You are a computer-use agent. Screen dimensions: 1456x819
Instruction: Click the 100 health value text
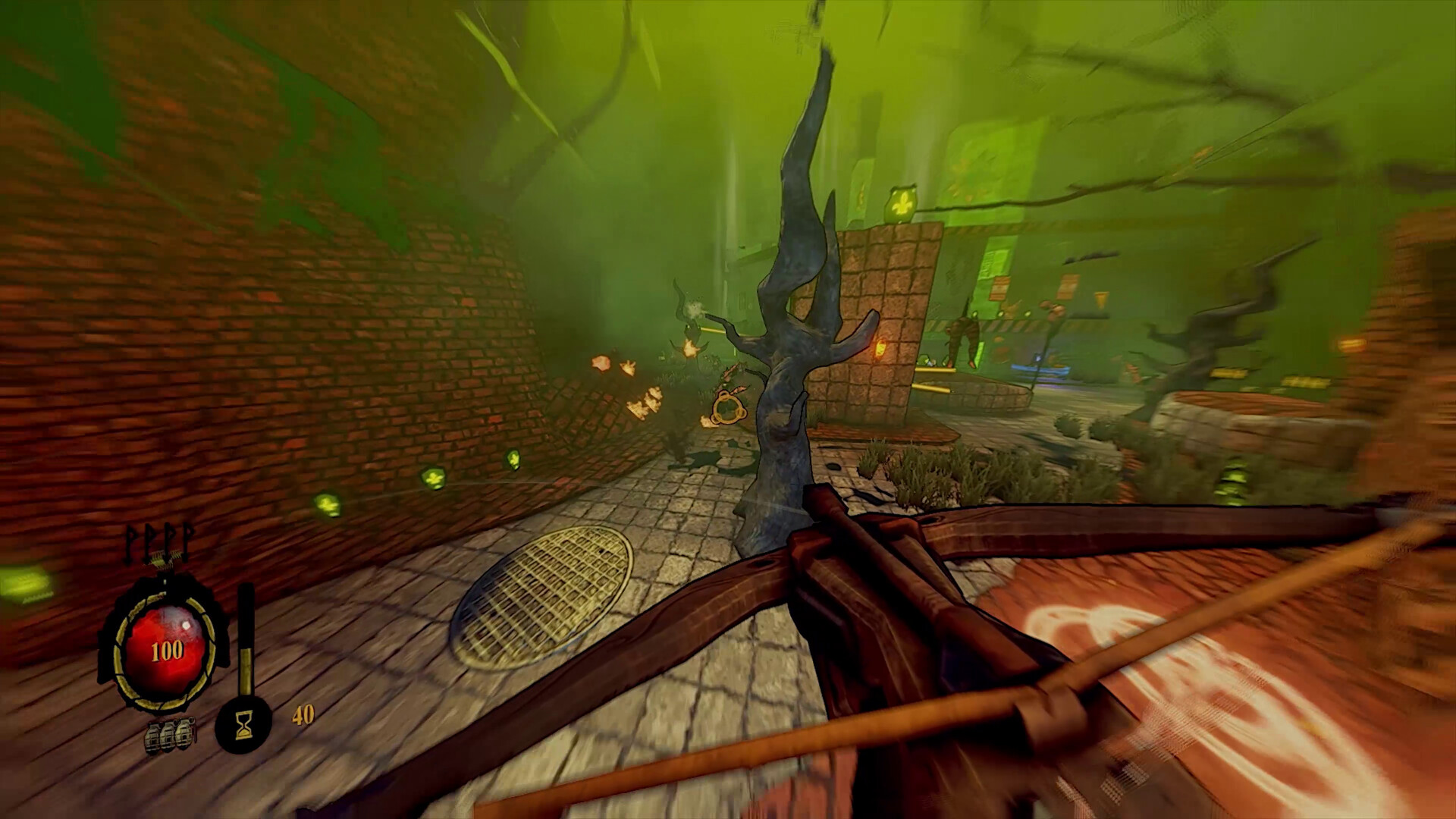tap(167, 648)
